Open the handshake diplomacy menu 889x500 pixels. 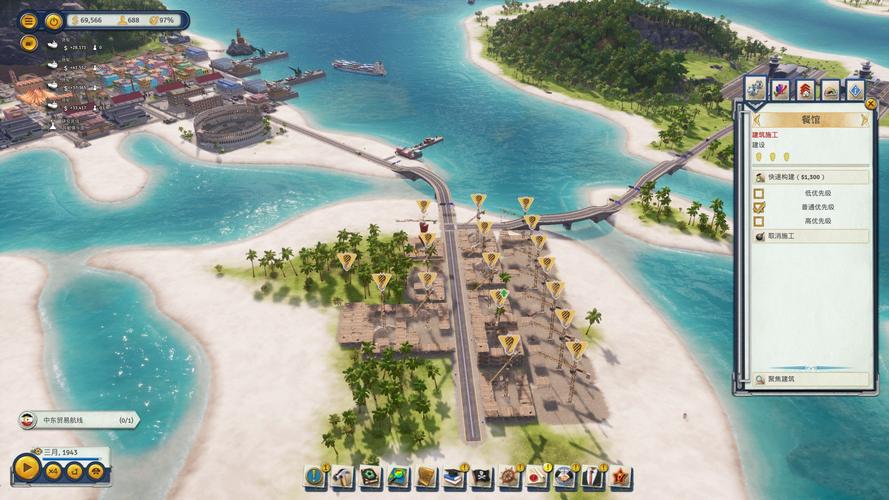tap(565, 476)
